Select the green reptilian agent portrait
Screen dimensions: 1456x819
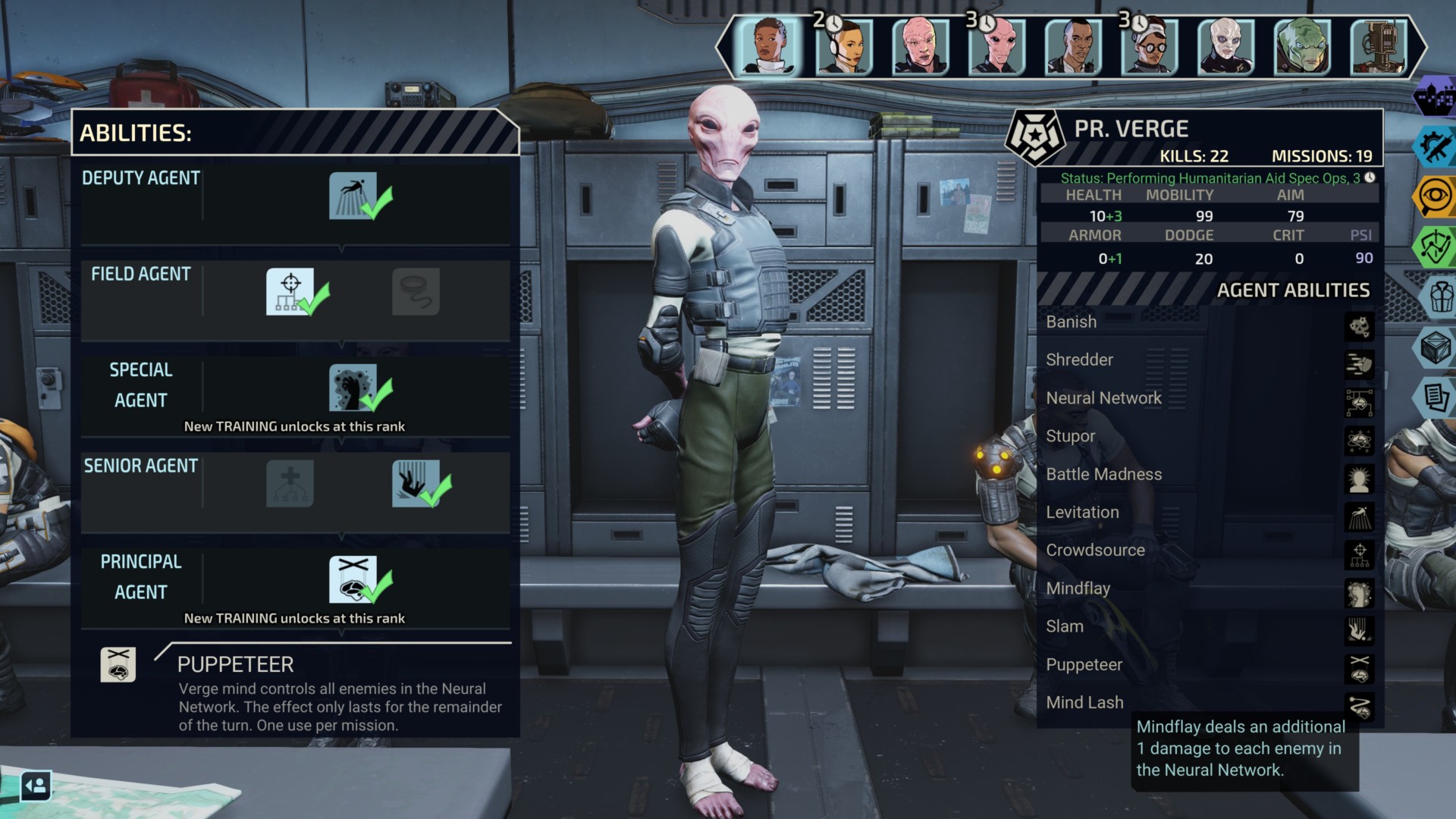point(1302,46)
